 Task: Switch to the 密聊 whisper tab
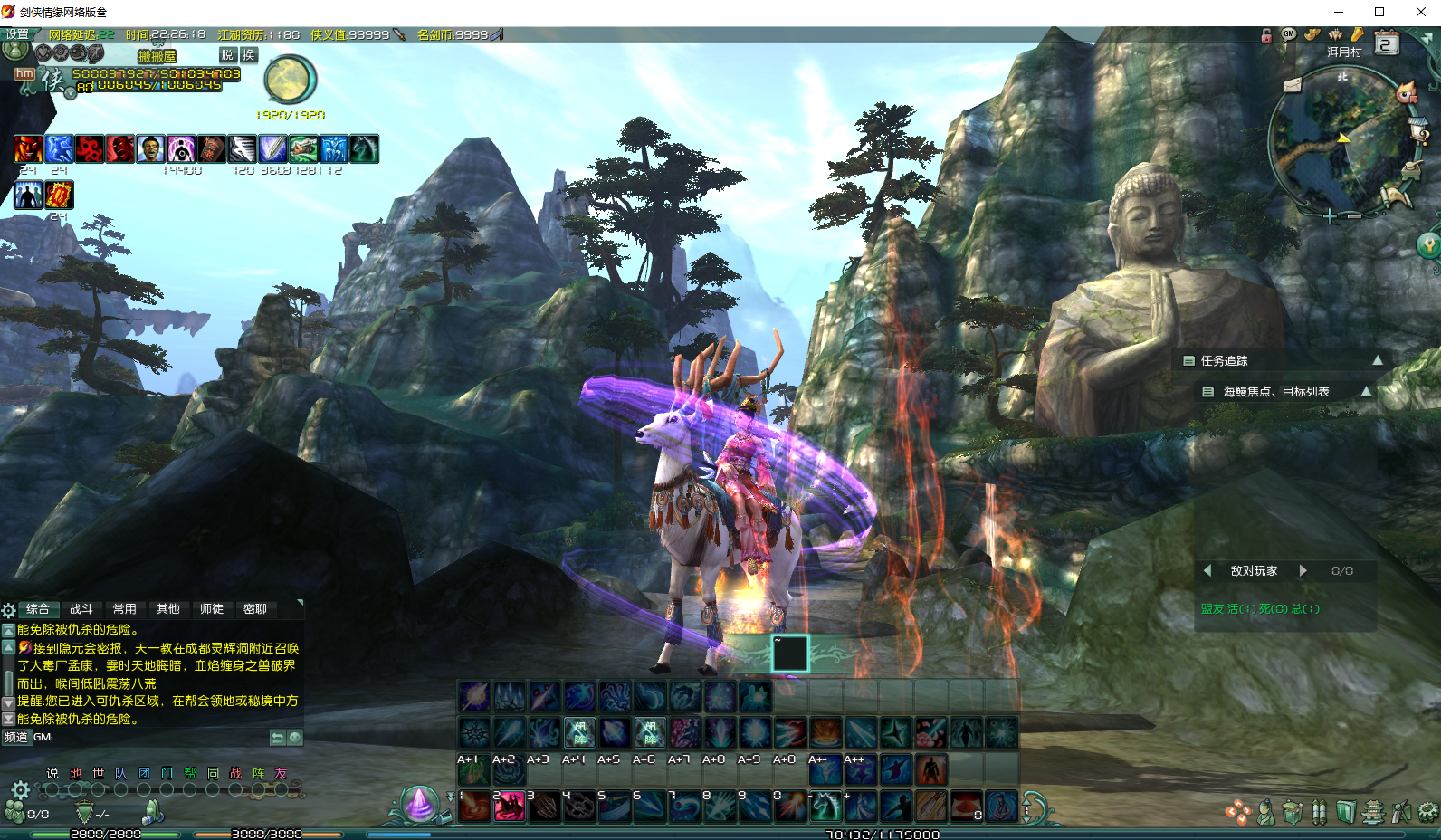click(x=255, y=609)
